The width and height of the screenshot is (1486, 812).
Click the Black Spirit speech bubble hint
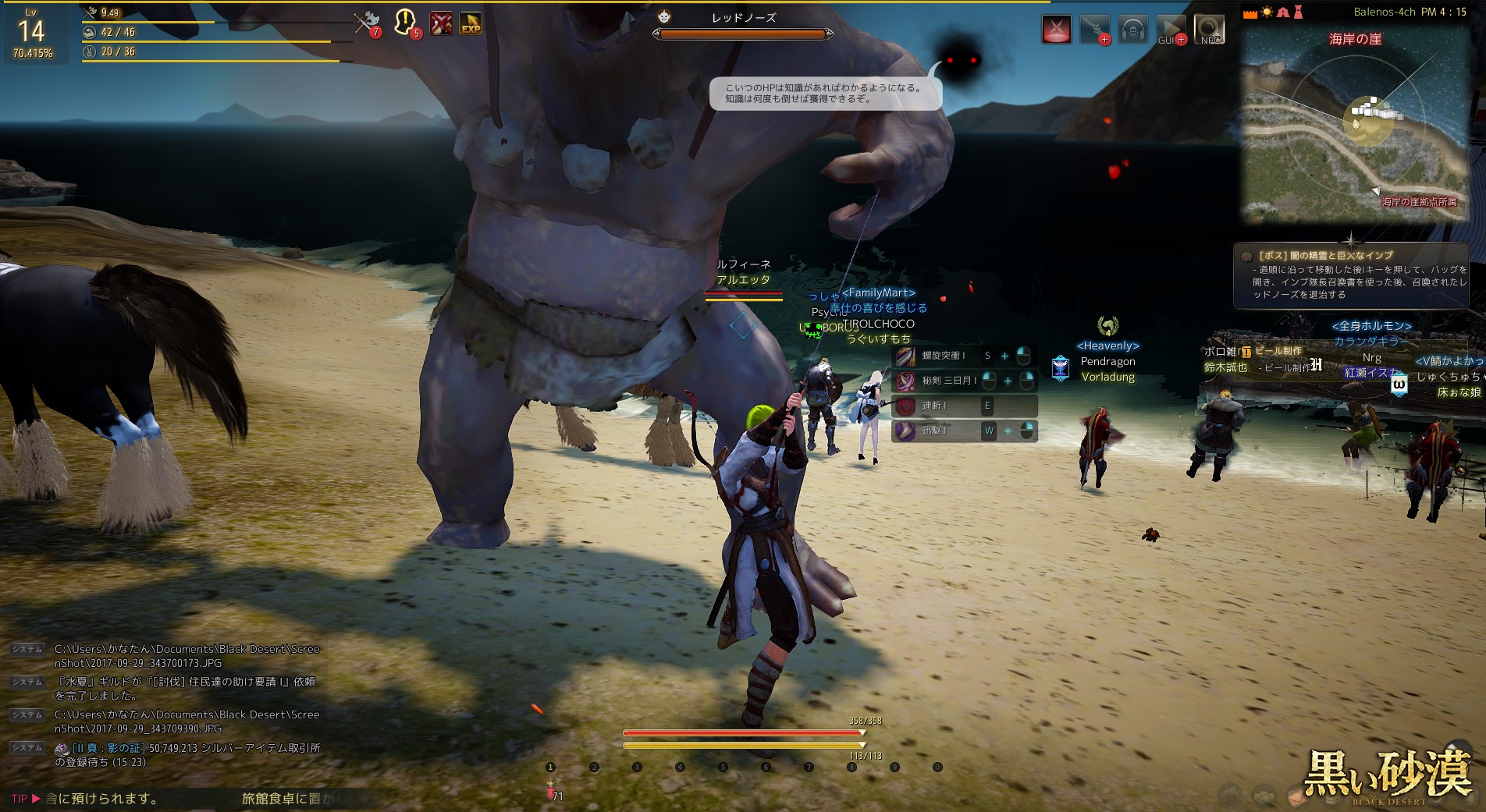(x=823, y=94)
